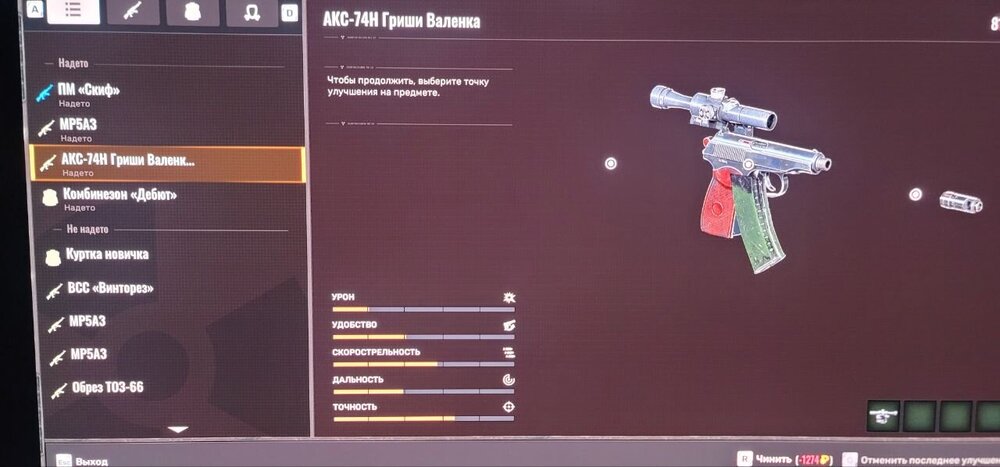Select Куртка новичка in the unequipped list
This screenshot has height=467, width=1000.
coord(105,256)
